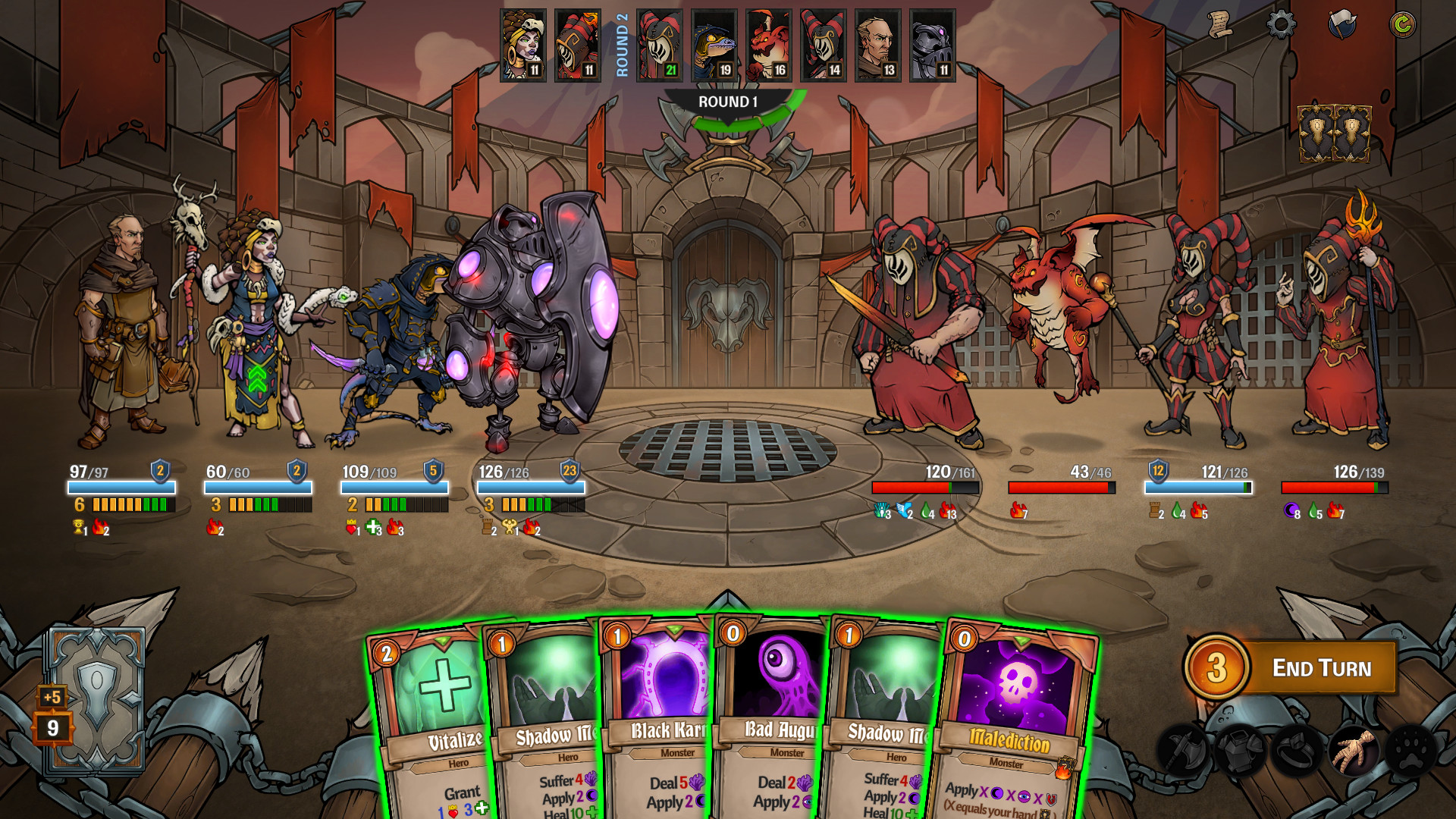Open the settings gear icon

(x=1282, y=24)
